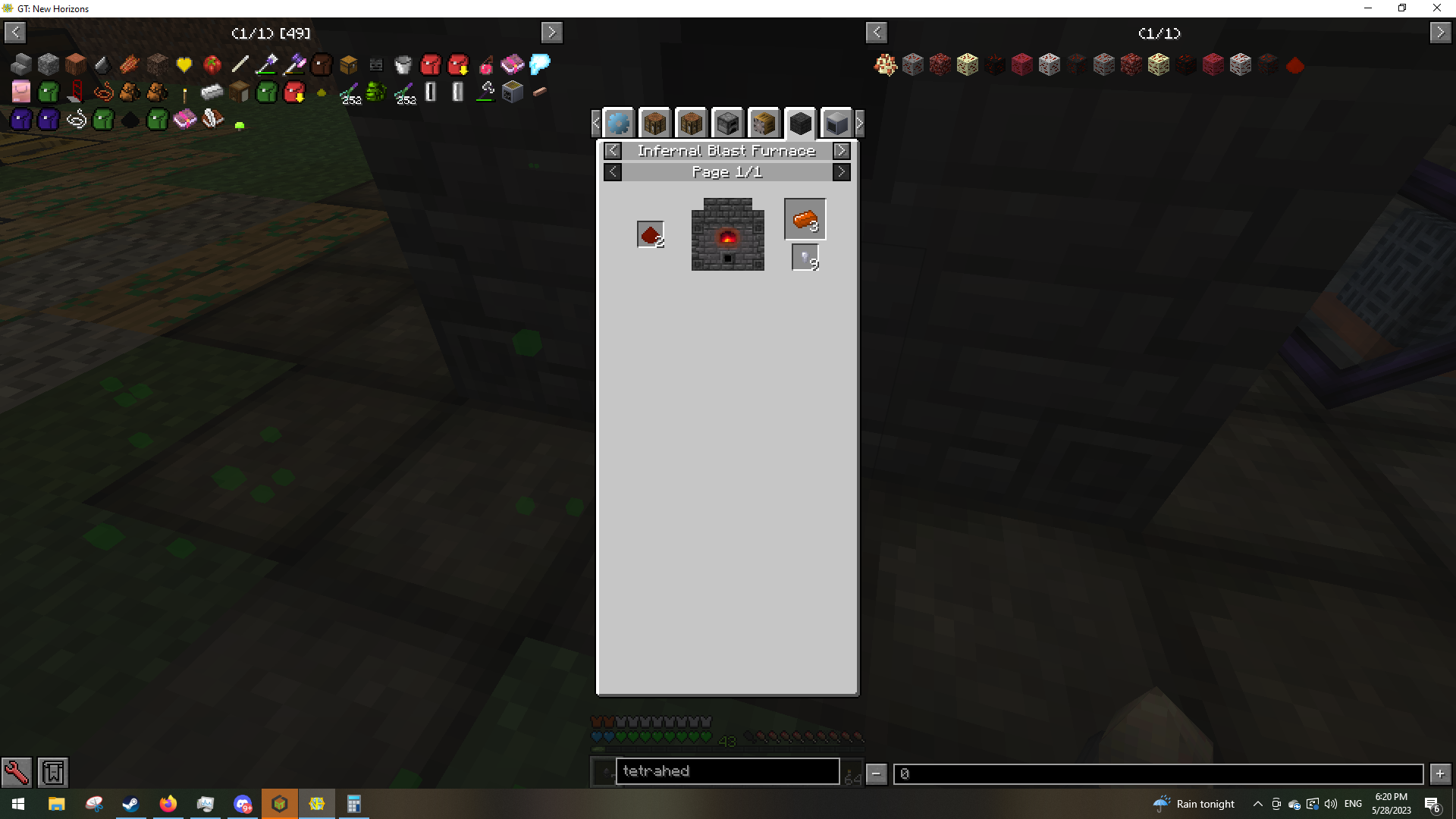This screenshot has width=1456, height=819.
Task: Click the ENG language indicator in the system tray
Action: 1353,803
